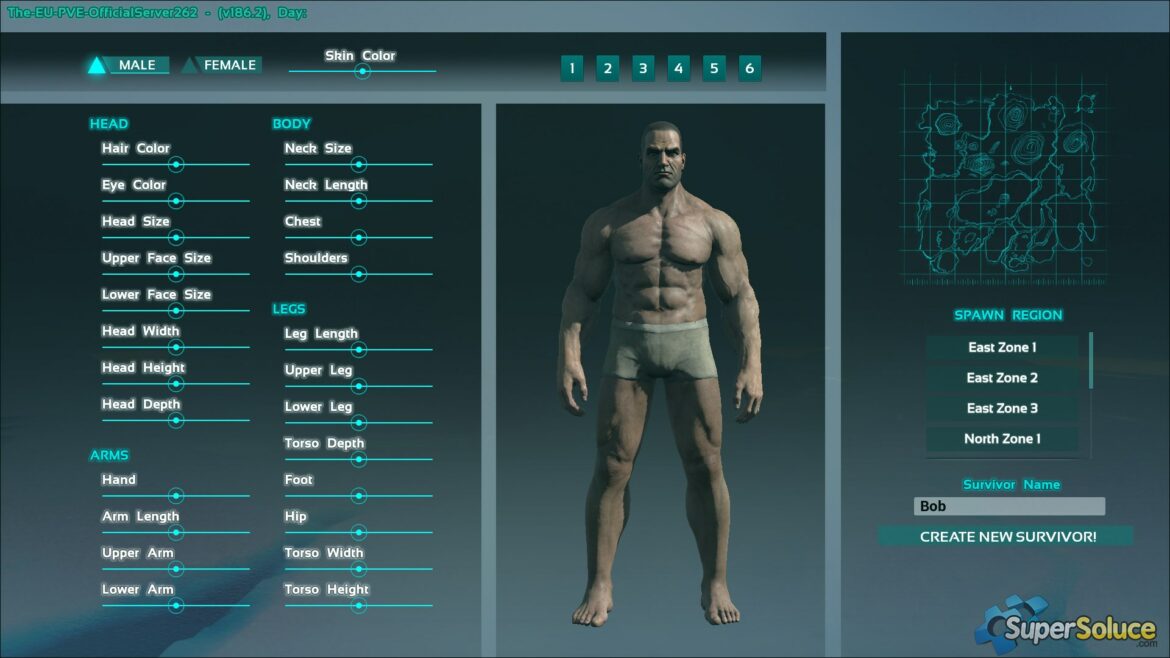The height and width of the screenshot is (658, 1170).
Task: Choose the FEMALE gender option
Action: coord(221,65)
